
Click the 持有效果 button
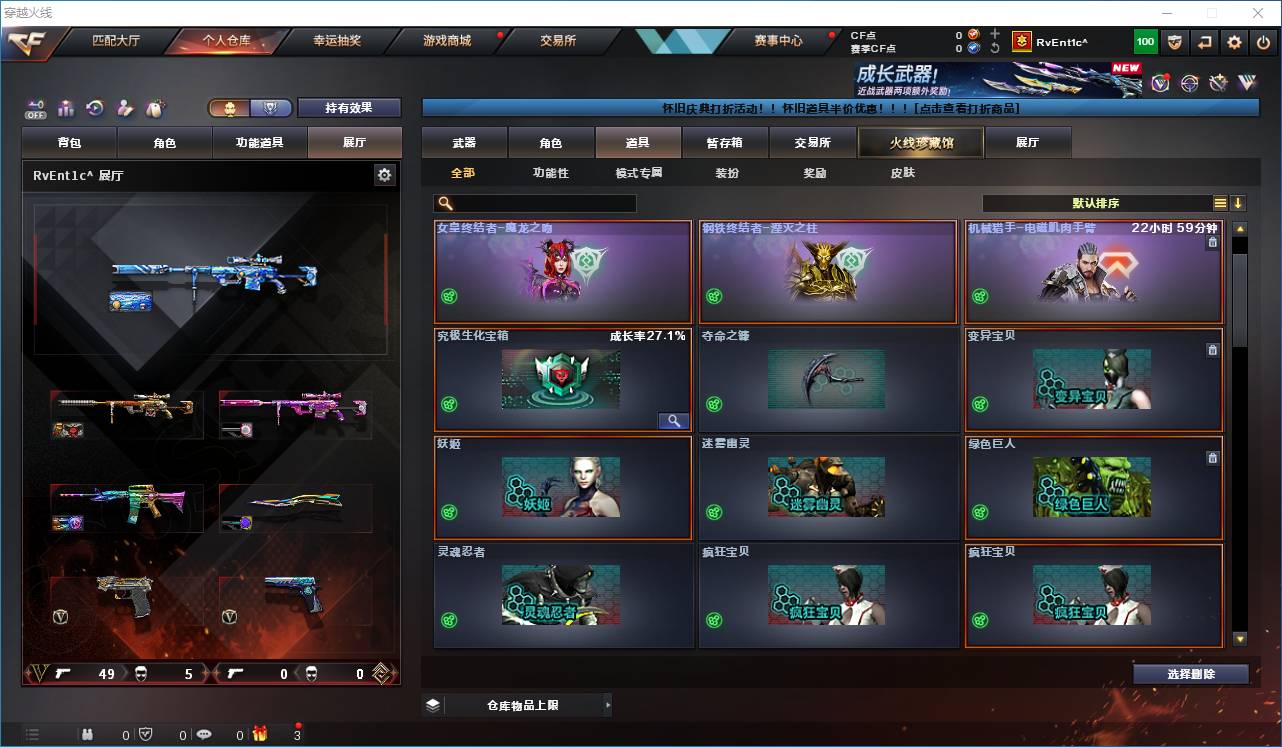pyautogui.click(x=348, y=106)
